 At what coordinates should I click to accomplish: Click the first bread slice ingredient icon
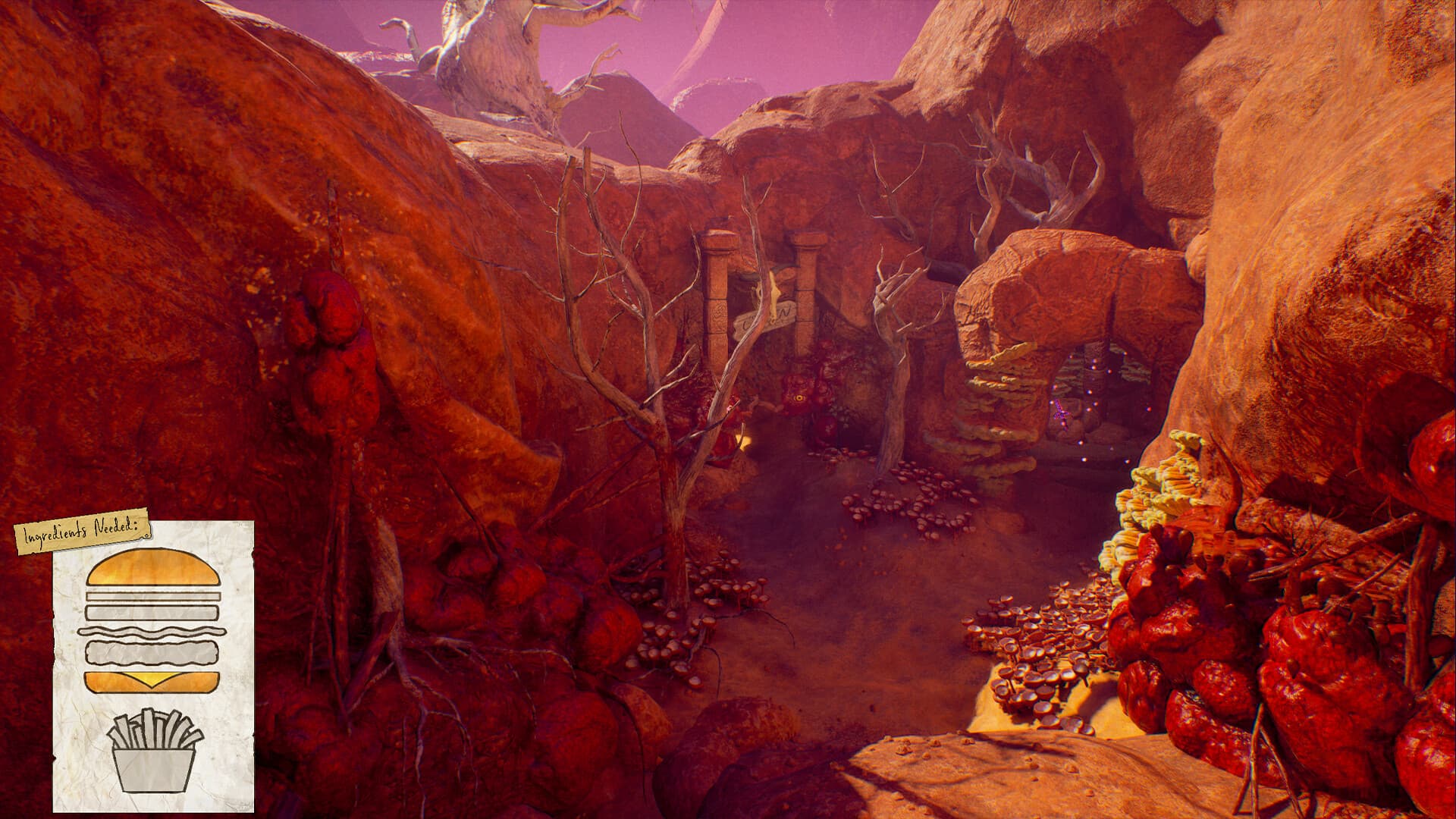coord(154,596)
